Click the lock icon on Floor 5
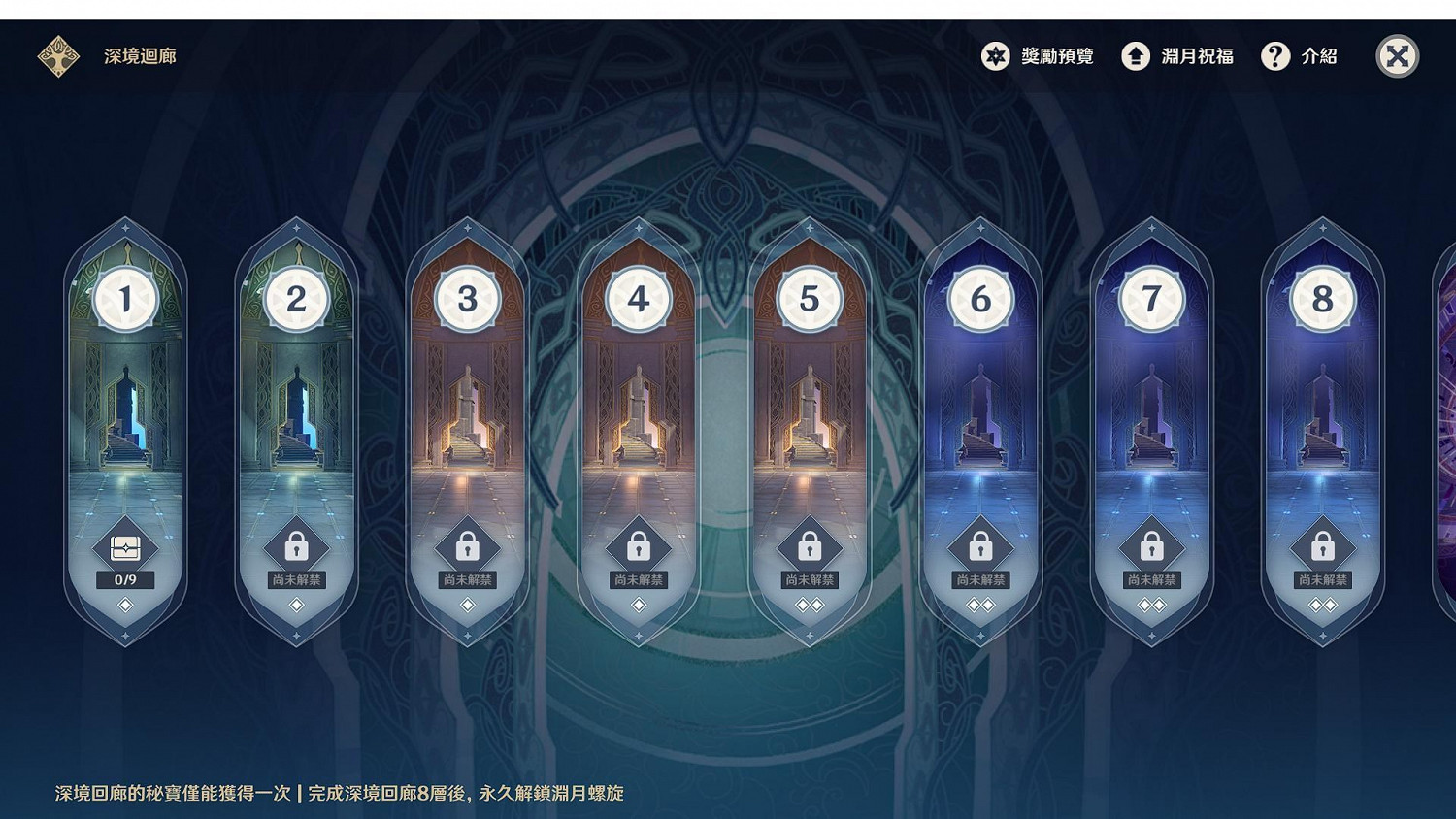 click(810, 545)
